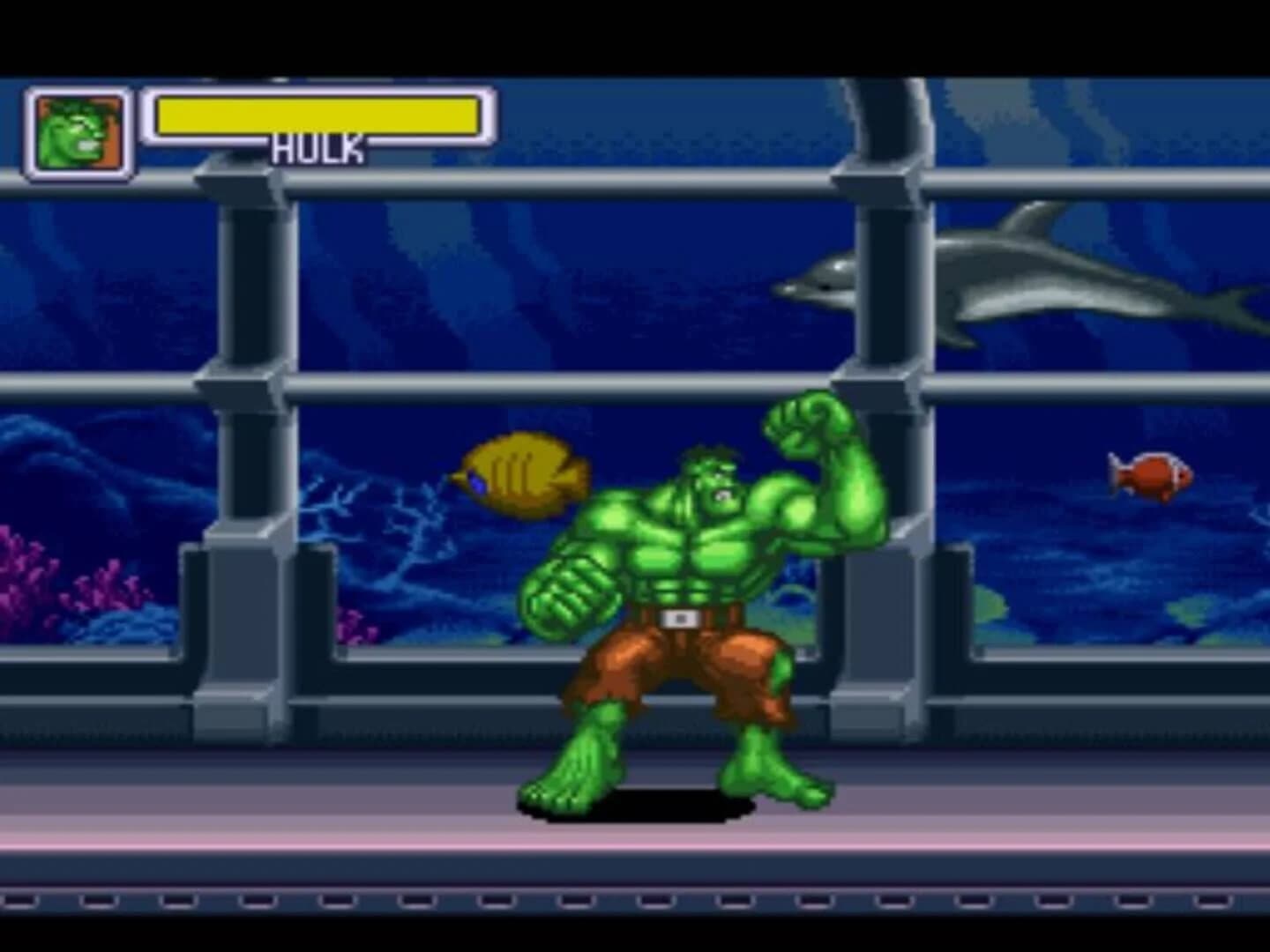The height and width of the screenshot is (952, 1270).
Task: Click the yellow health bar
Action: click(317, 113)
